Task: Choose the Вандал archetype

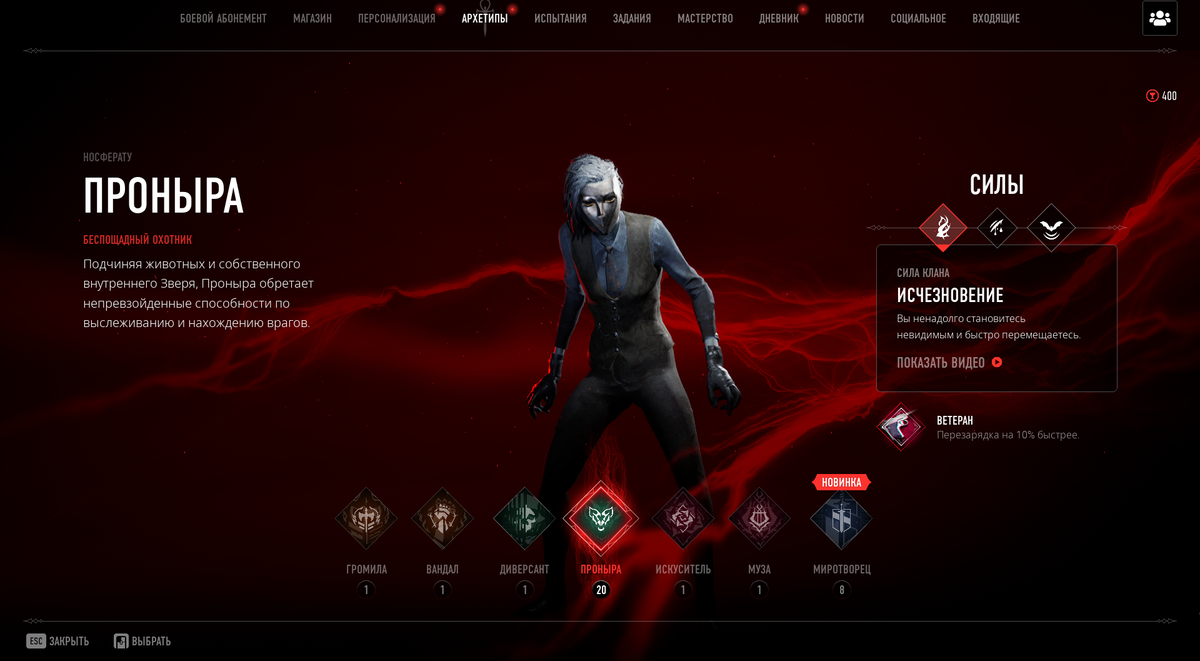Action: point(442,518)
